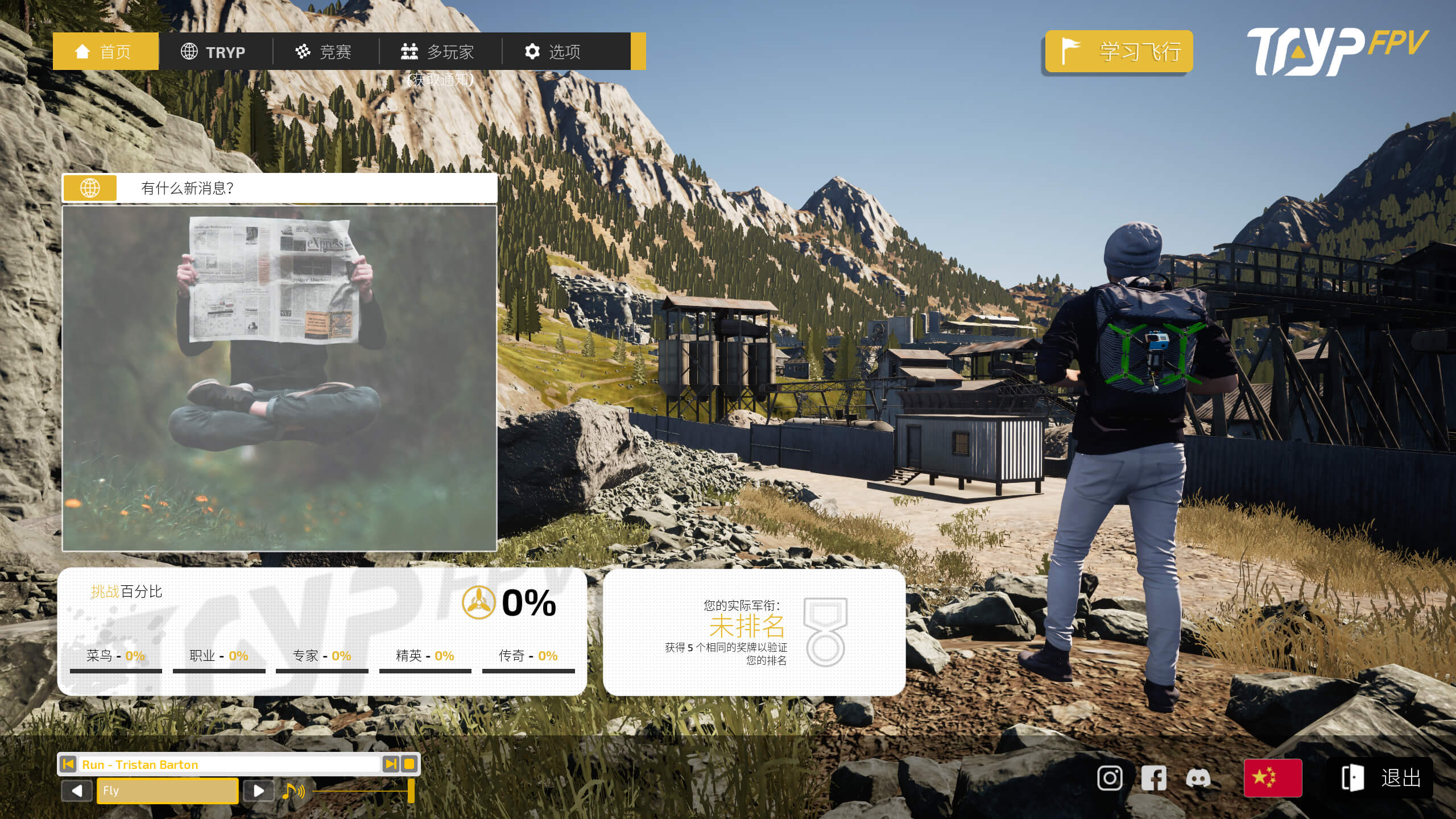The height and width of the screenshot is (819, 1456).
Task: View the 未排名 rank medal panel
Action: coord(754,632)
